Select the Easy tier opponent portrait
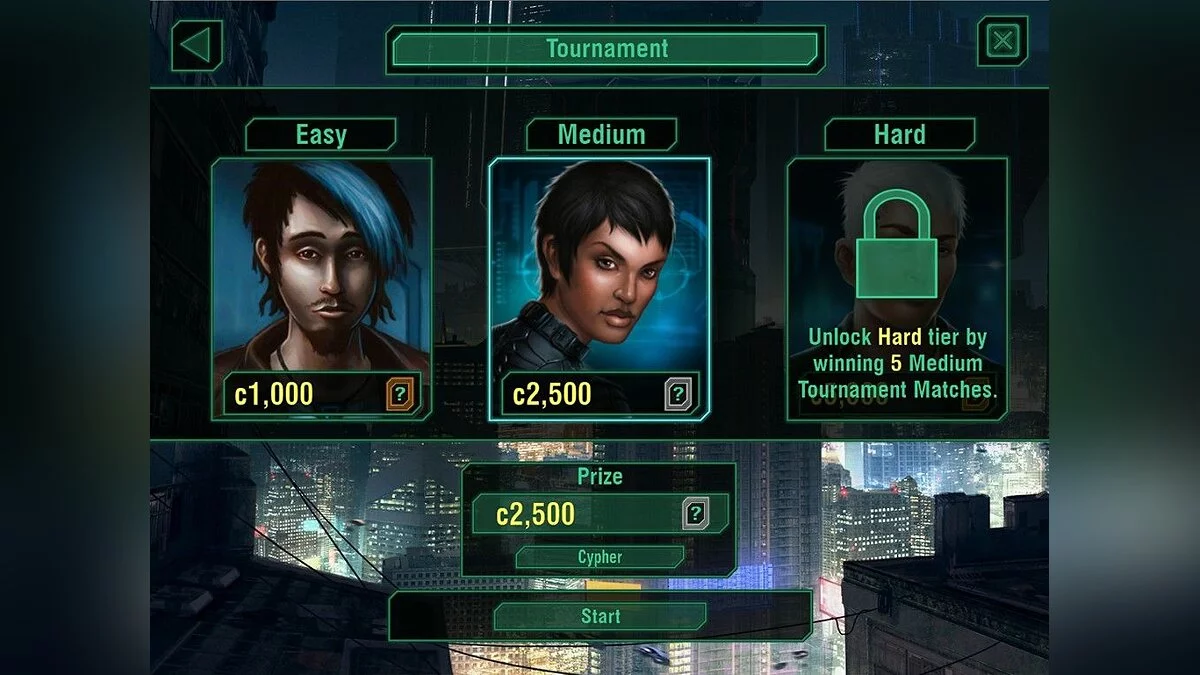 (x=321, y=265)
